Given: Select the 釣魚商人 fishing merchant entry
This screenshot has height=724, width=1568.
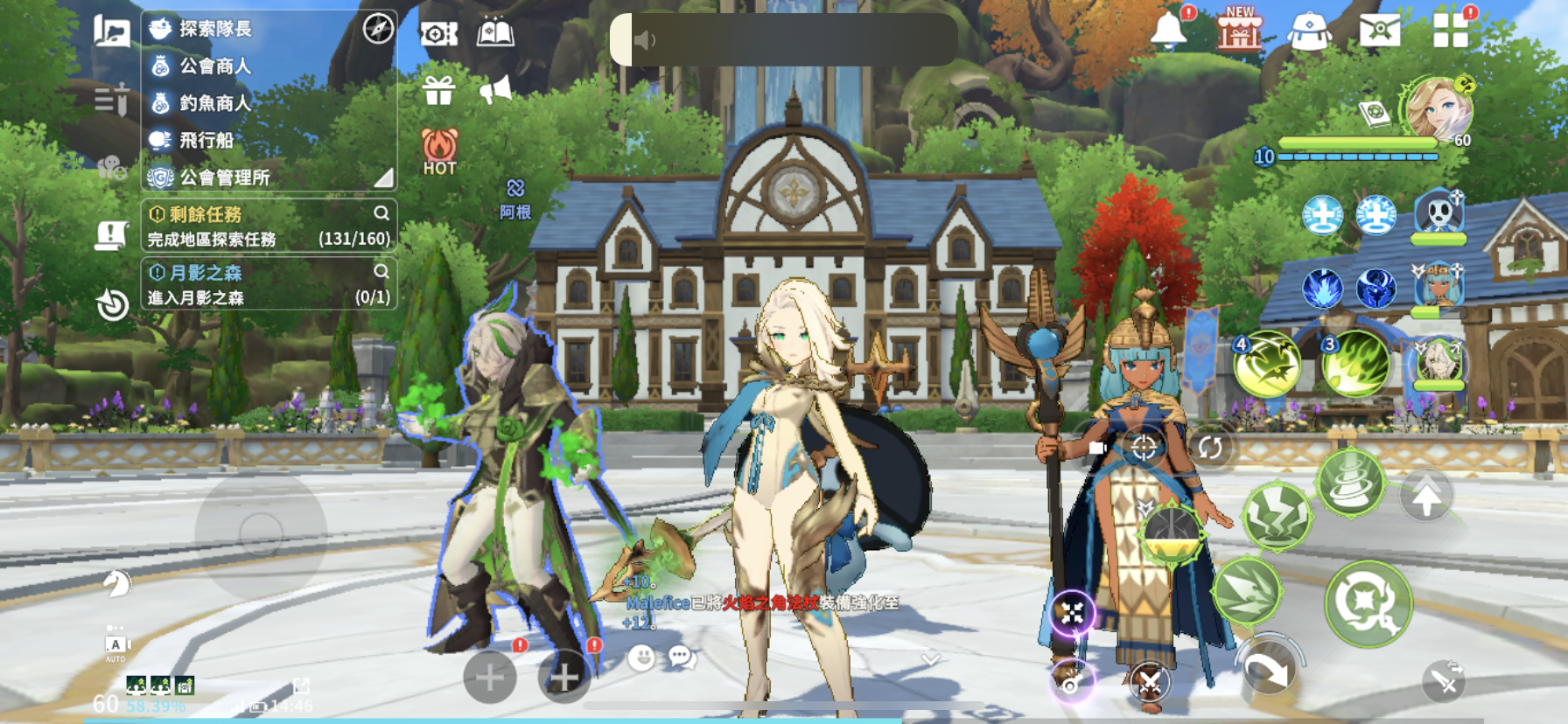Looking at the screenshot, I should coord(215,103).
